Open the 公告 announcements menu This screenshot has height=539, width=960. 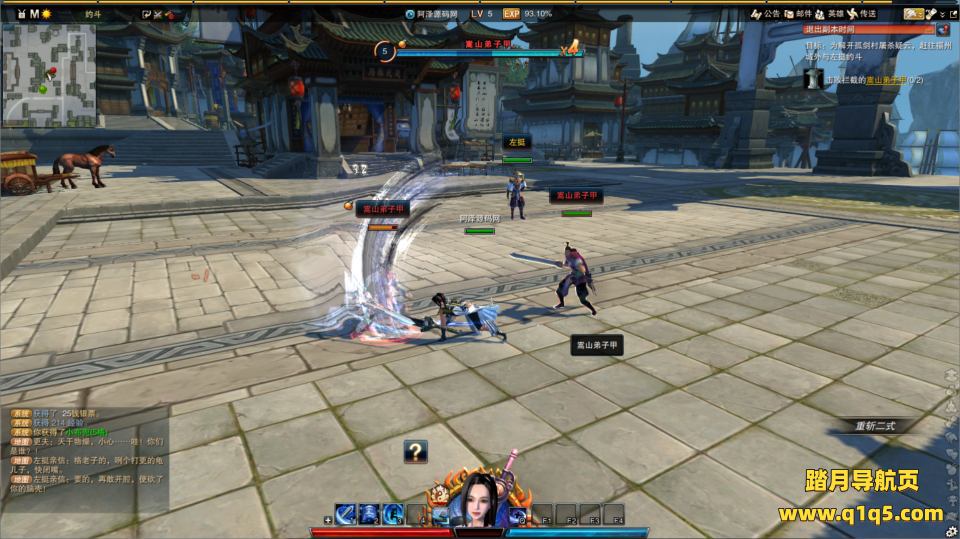coord(765,14)
